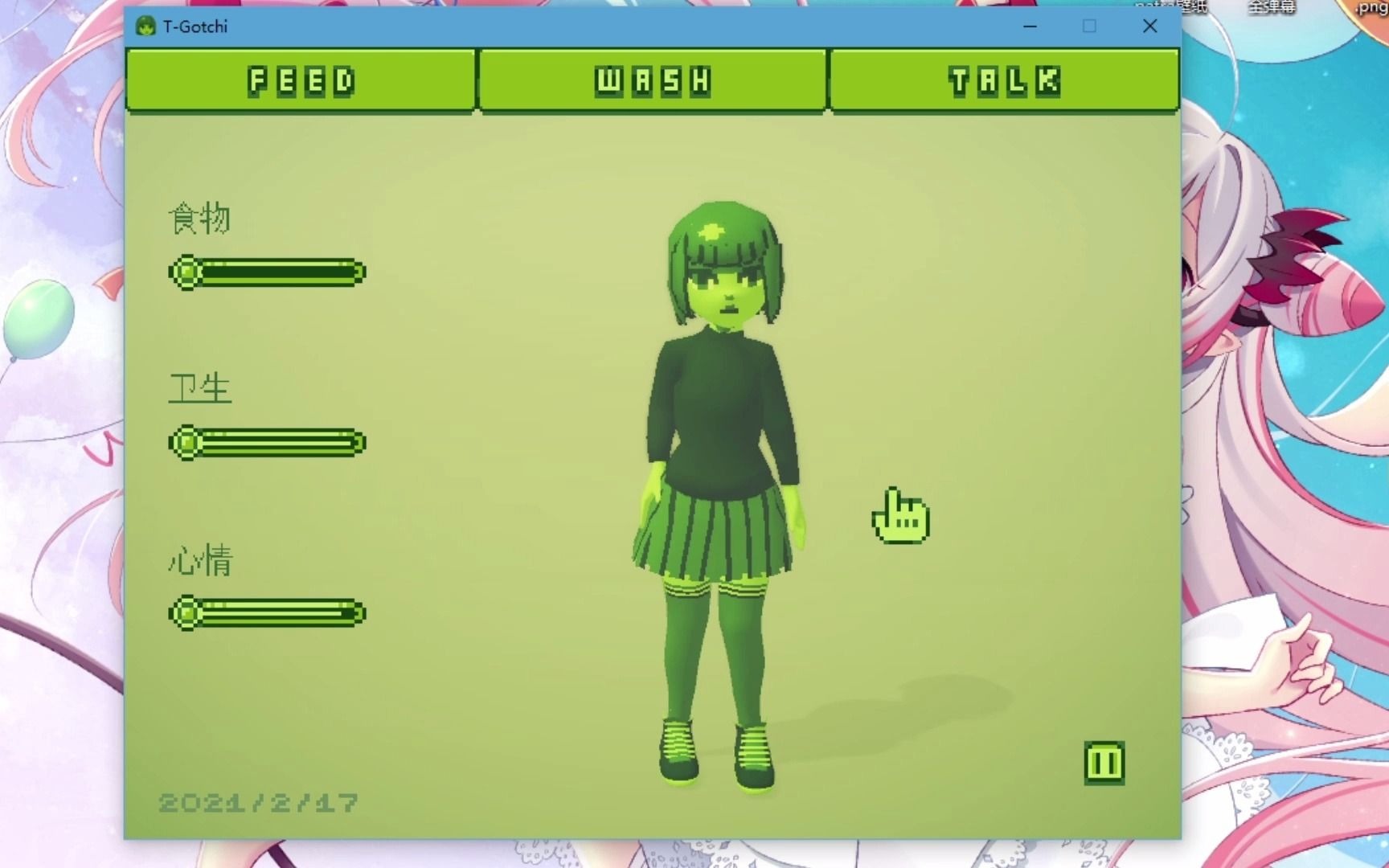Close the blue popup with the X mark

[1149, 27]
